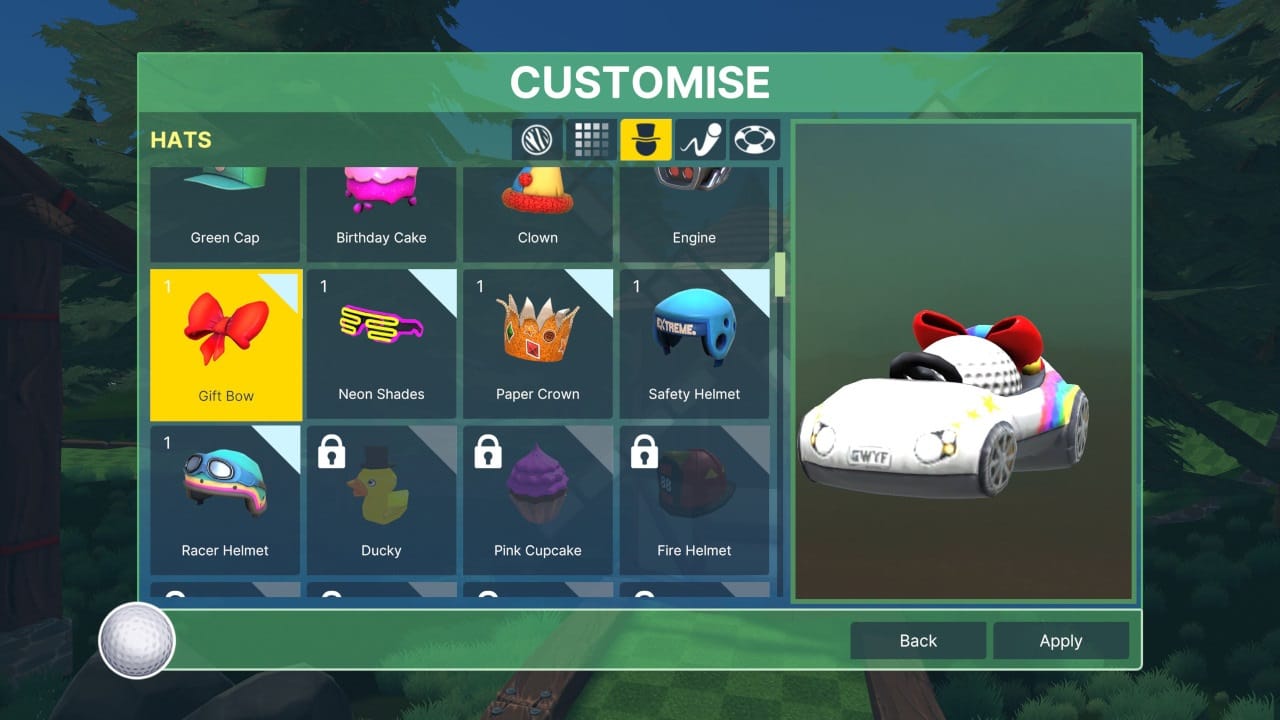The height and width of the screenshot is (720, 1280).
Task: Switch to the patterns grid tab
Action: [591, 139]
